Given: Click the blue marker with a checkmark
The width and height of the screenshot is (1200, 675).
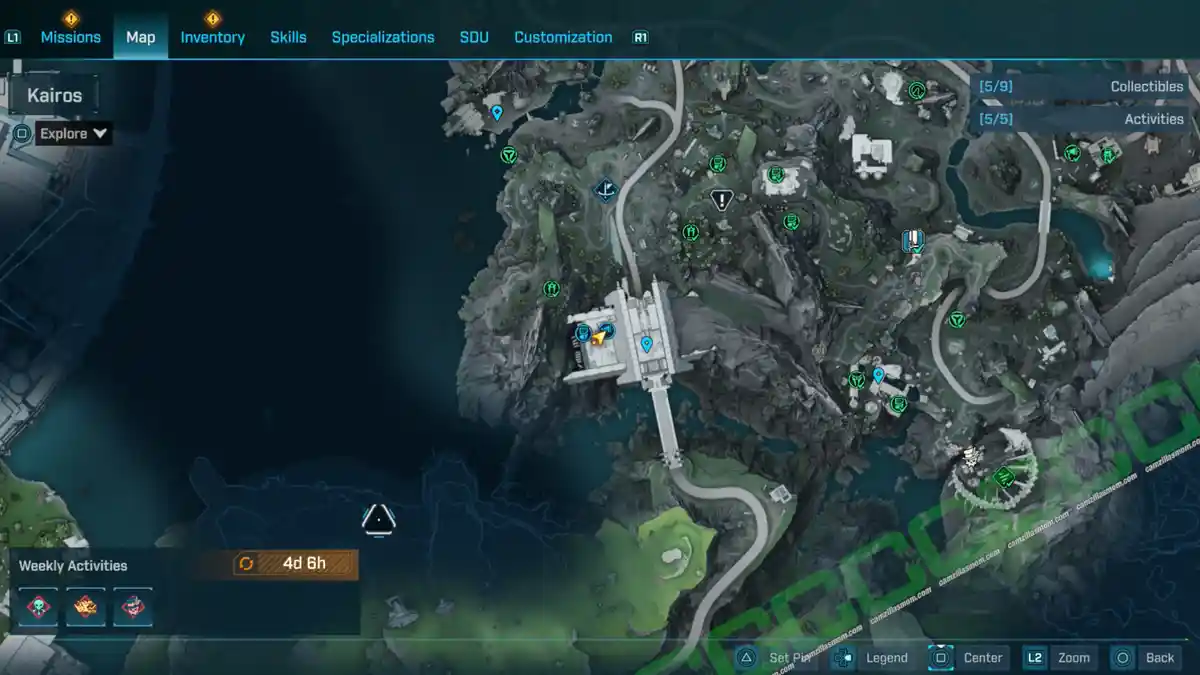Looking at the screenshot, I should pyautogui.click(x=912, y=240).
